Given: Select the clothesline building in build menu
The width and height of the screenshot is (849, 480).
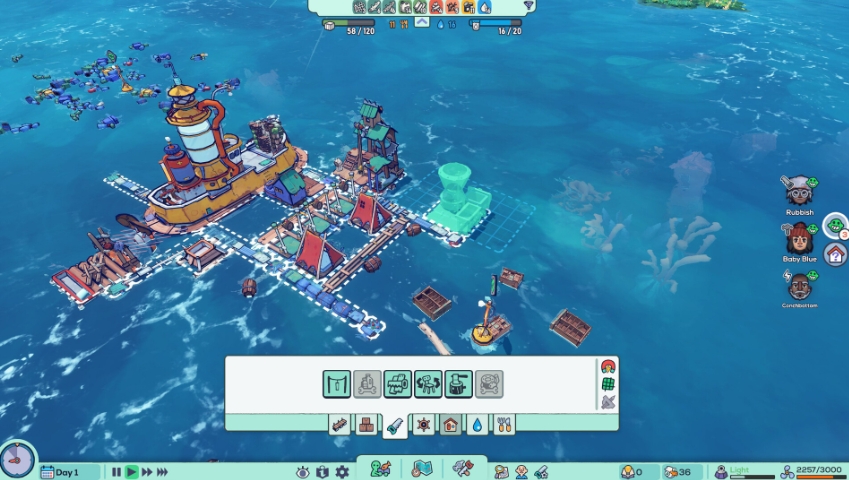Looking at the screenshot, I should (336, 384).
